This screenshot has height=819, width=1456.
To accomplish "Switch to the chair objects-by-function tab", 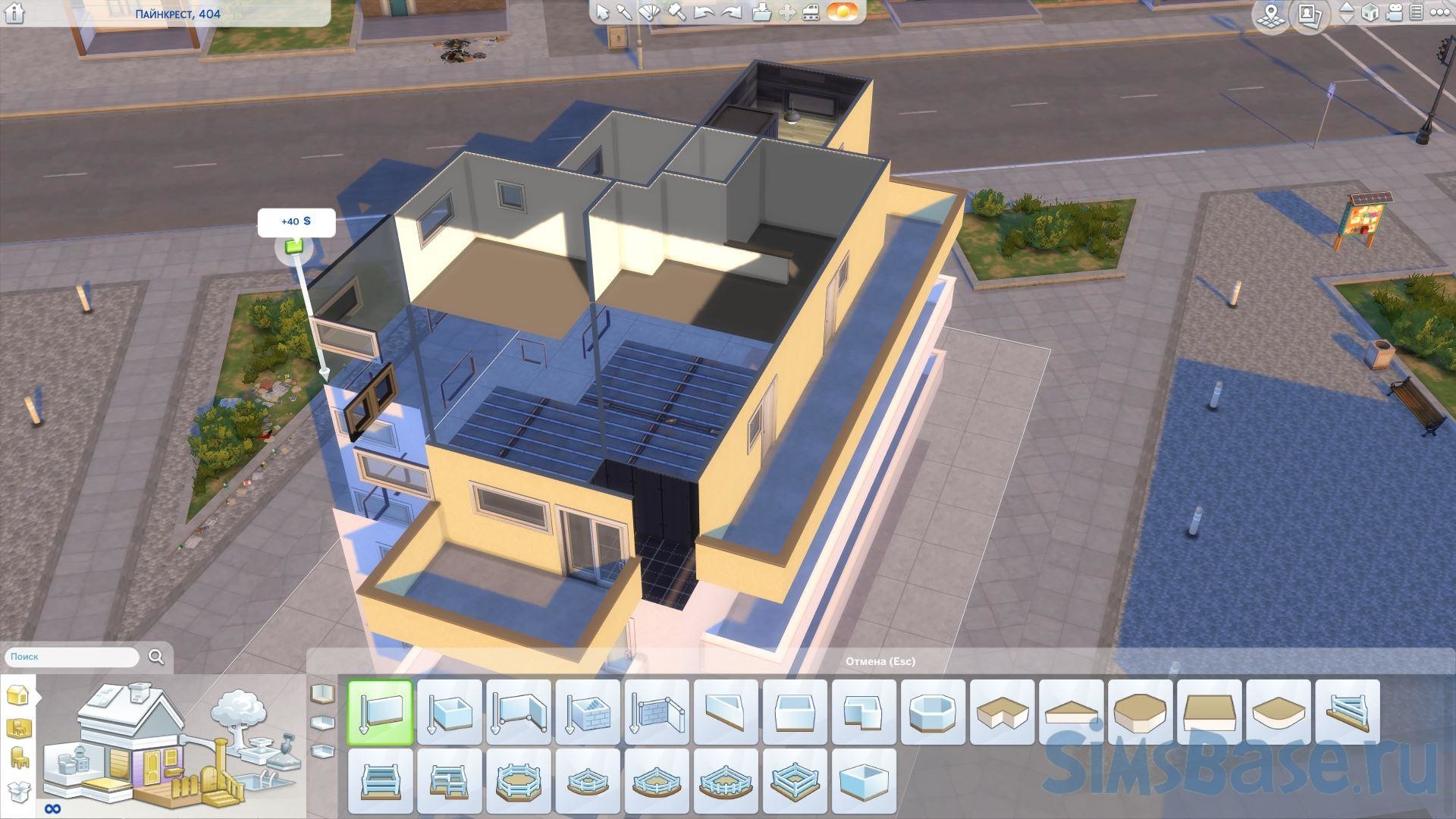I will pos(18,759).
